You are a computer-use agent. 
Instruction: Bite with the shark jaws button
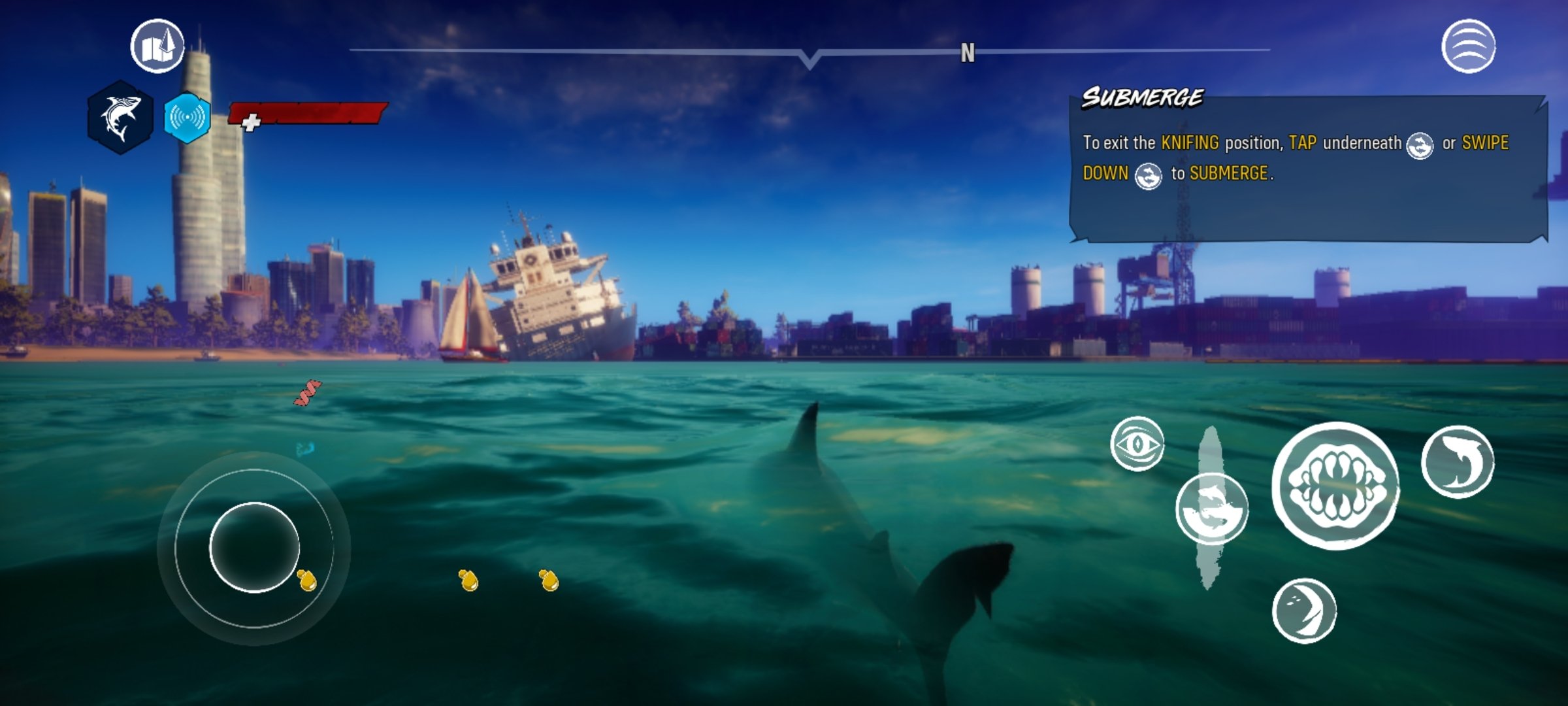(1335, 485)
